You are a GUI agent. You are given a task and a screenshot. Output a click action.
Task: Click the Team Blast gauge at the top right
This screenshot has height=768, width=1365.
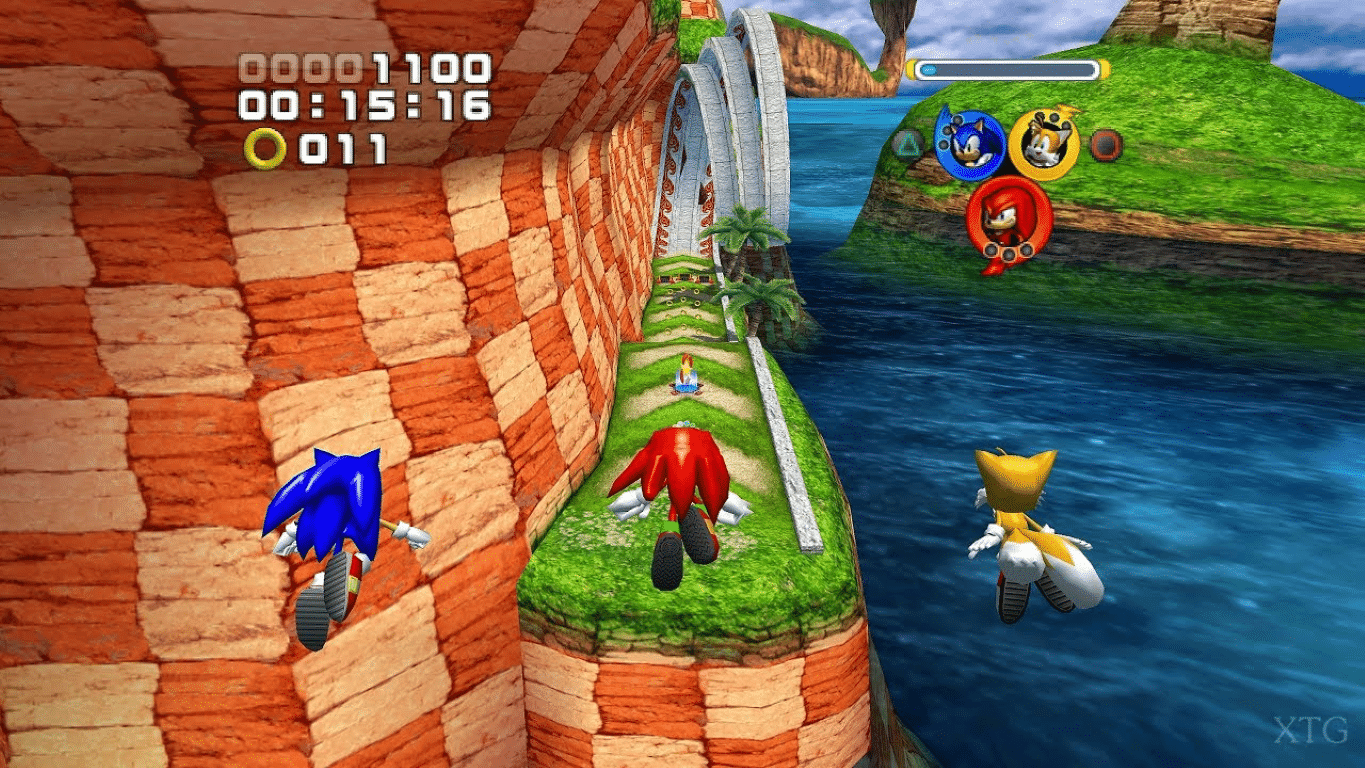click(x=1005, y=67)
